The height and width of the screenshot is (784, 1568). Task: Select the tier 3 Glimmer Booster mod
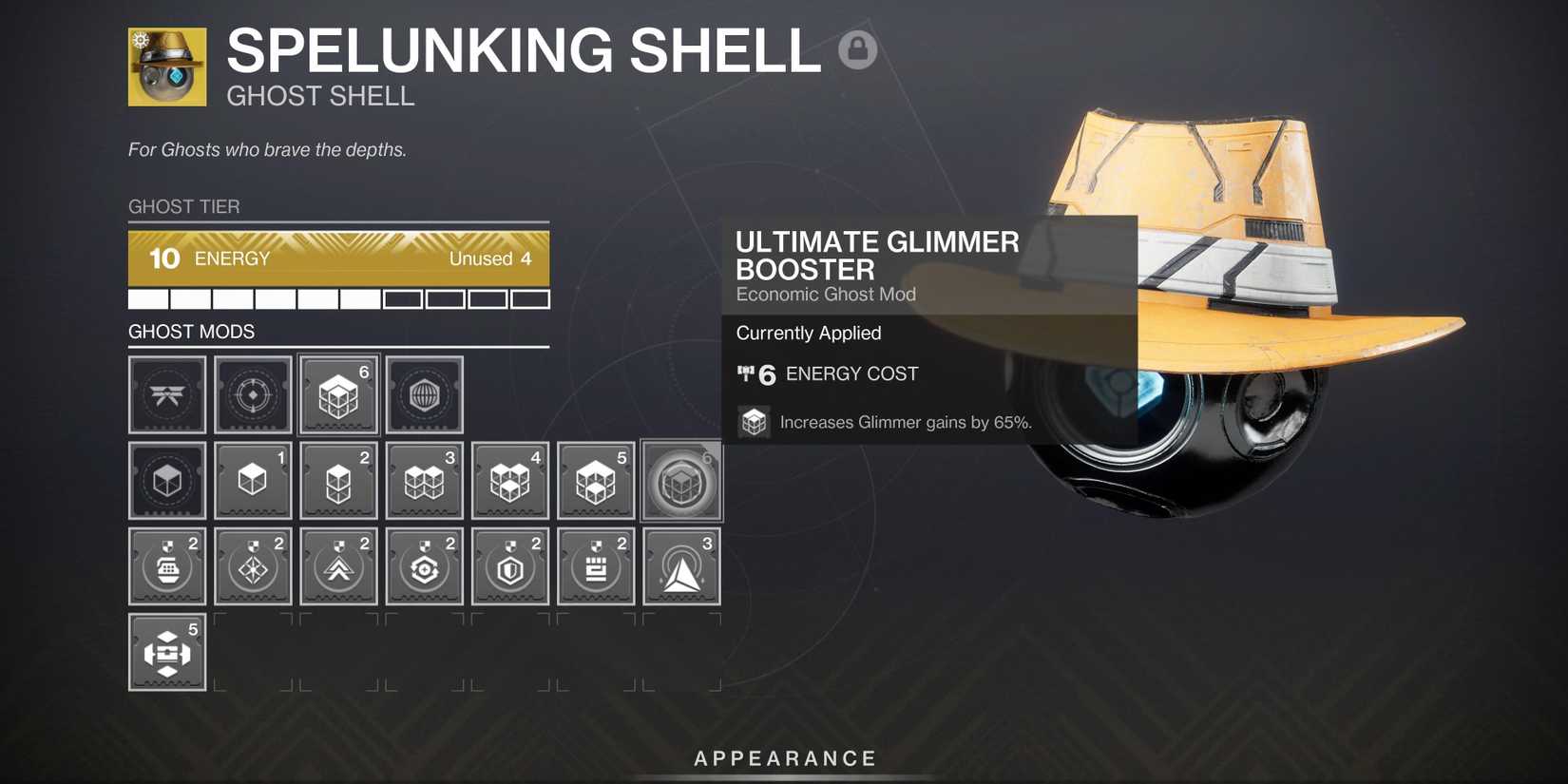tap(424, 480)
